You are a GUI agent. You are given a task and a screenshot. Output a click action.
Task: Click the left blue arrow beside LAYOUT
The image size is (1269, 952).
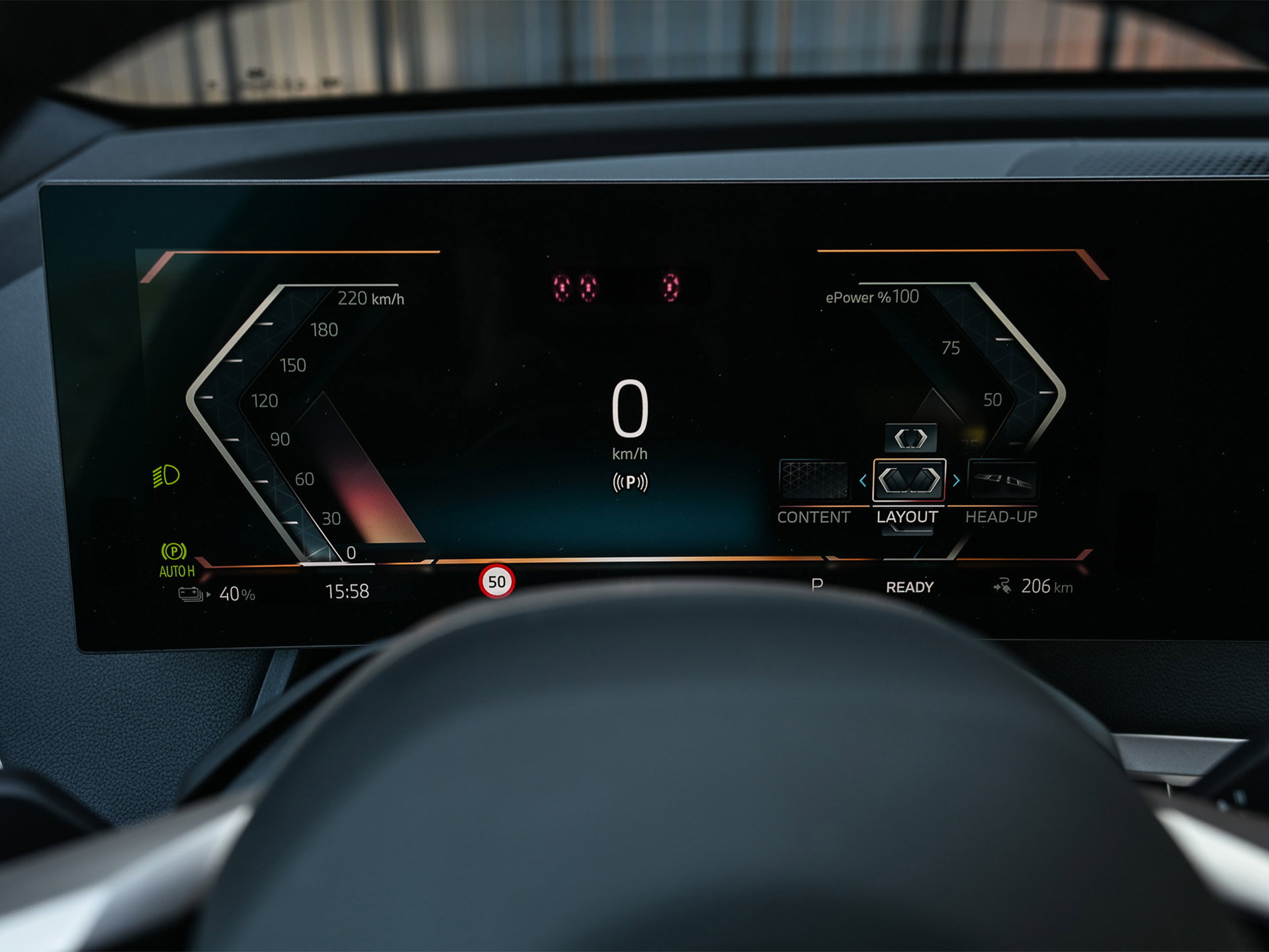coord(863,481)
